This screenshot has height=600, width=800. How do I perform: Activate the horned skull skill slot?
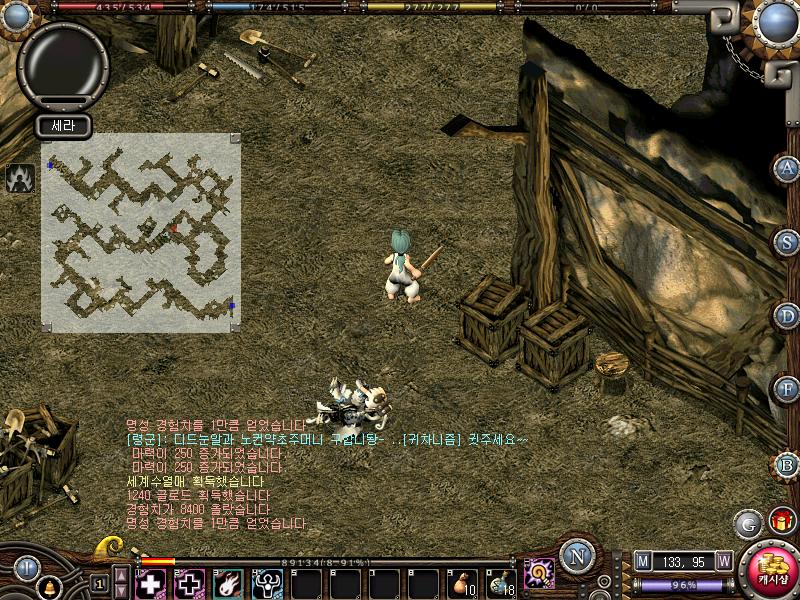(266, 583)
